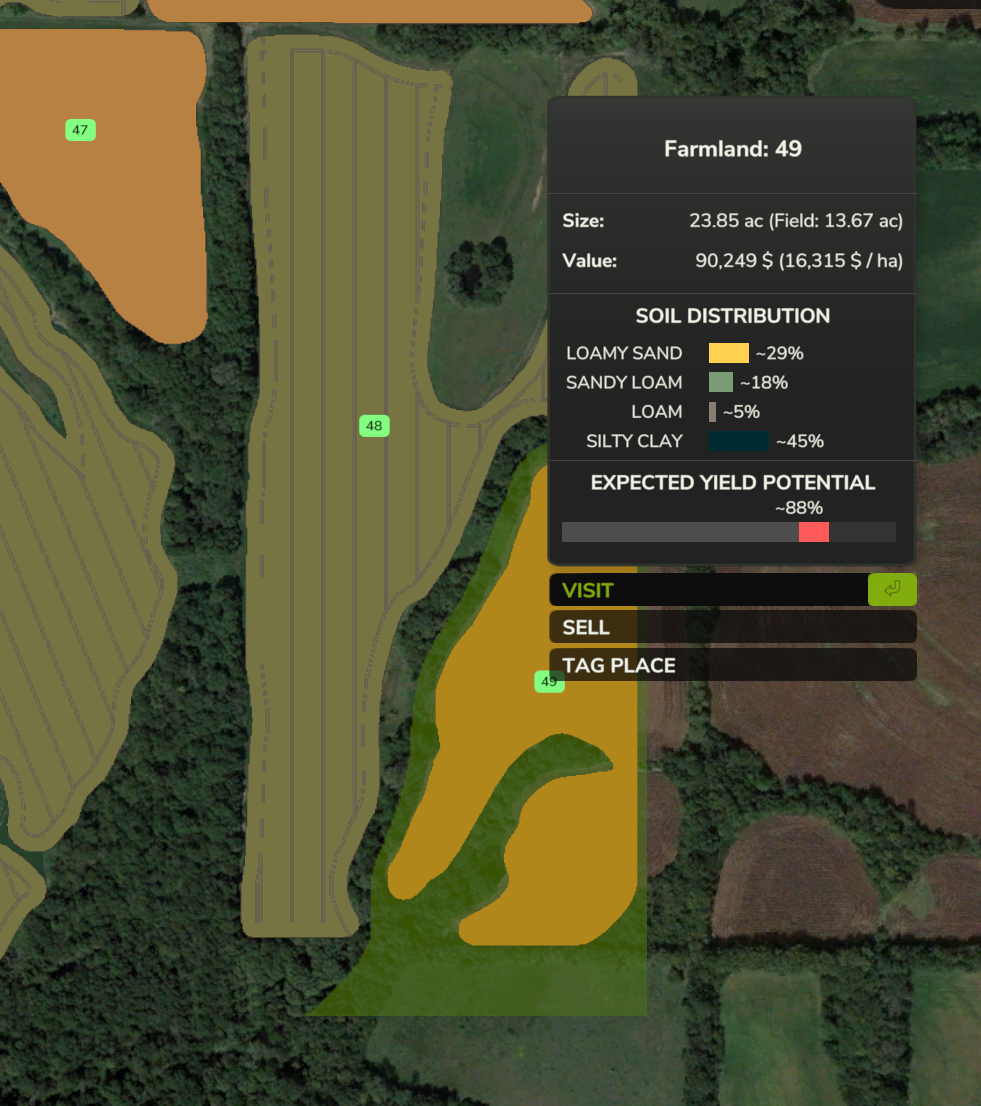Select the SELL option
This screenshot has width=981, height=1106.
click(x=731, y=628)
